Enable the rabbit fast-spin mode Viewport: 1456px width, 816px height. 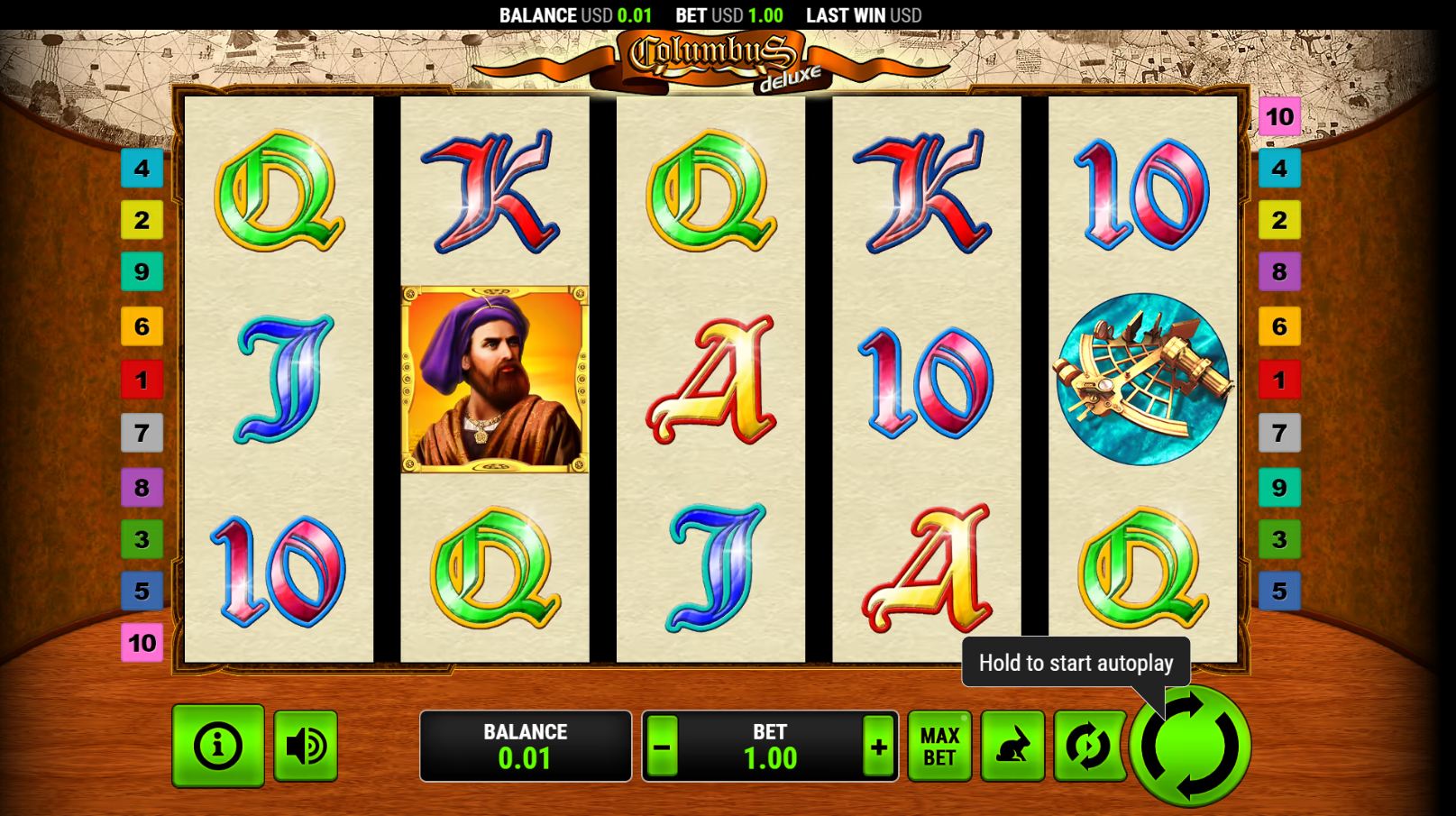(1012, 747)
